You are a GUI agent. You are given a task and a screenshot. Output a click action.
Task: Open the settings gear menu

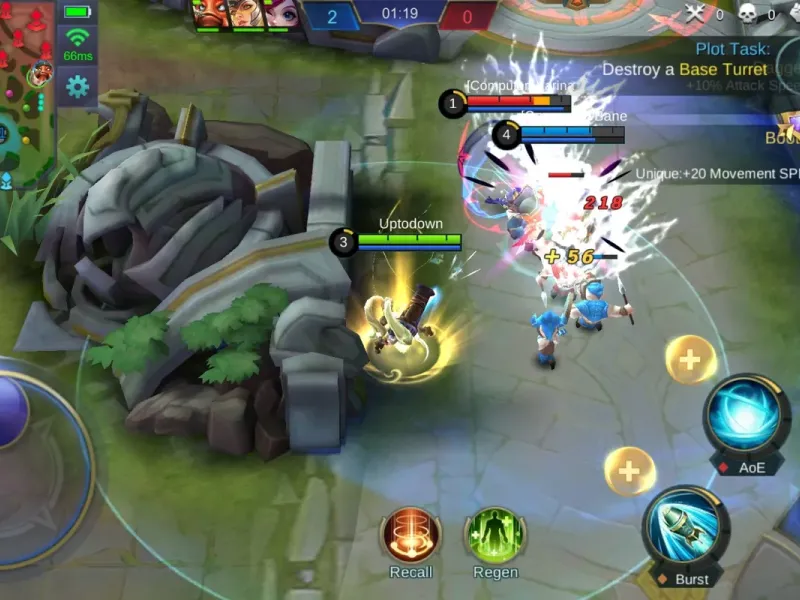(x=77, y=87)
